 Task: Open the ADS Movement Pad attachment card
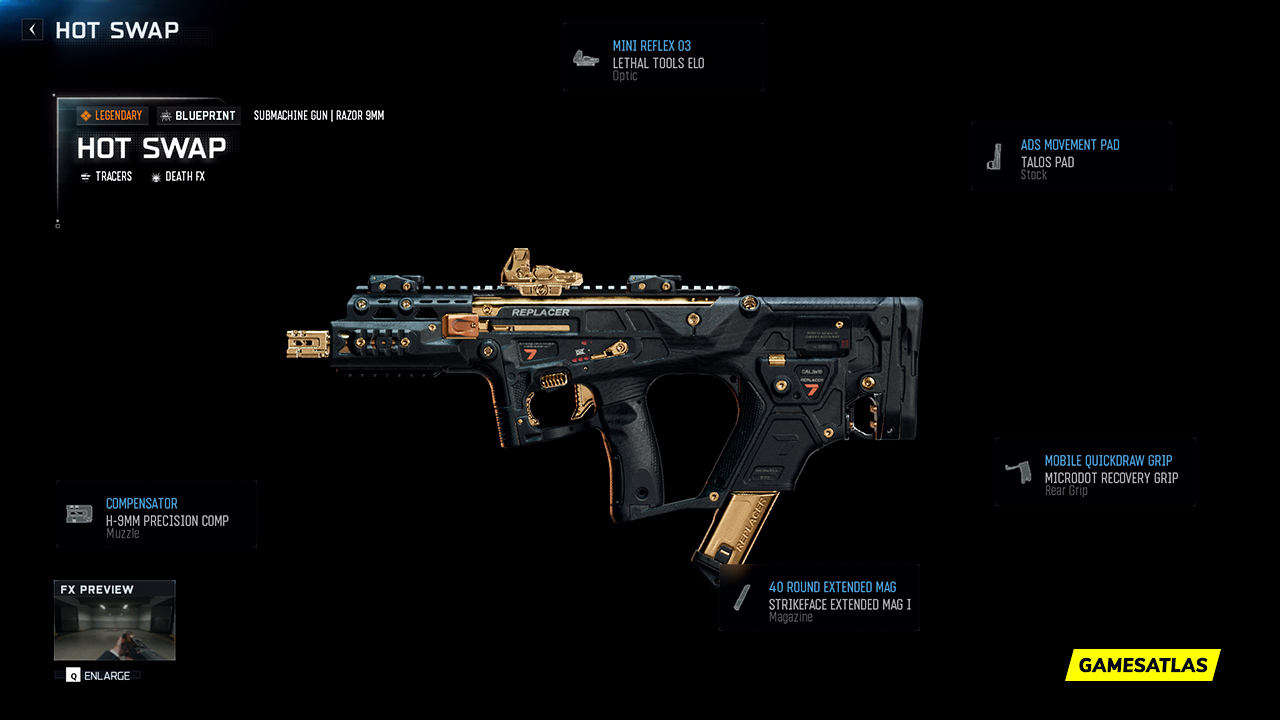pos(1071,157)
